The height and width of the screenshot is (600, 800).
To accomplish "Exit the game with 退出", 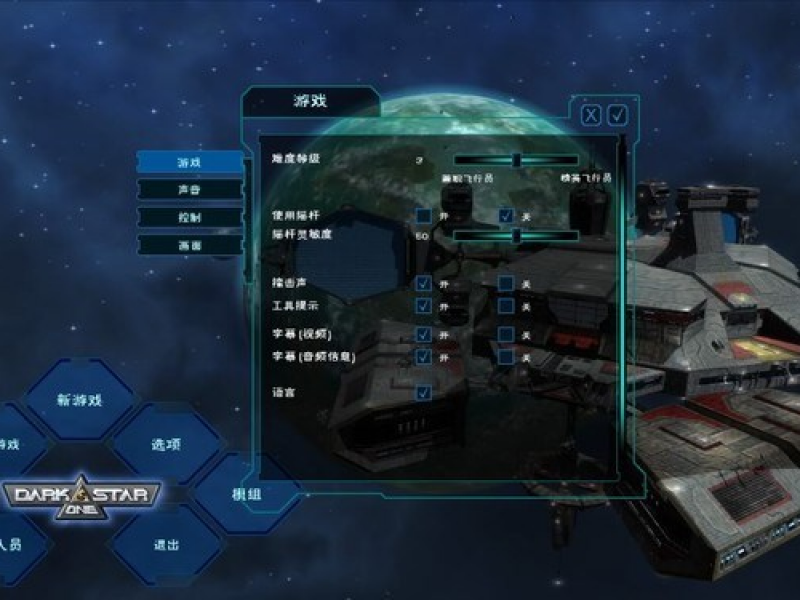I will 166,545.
